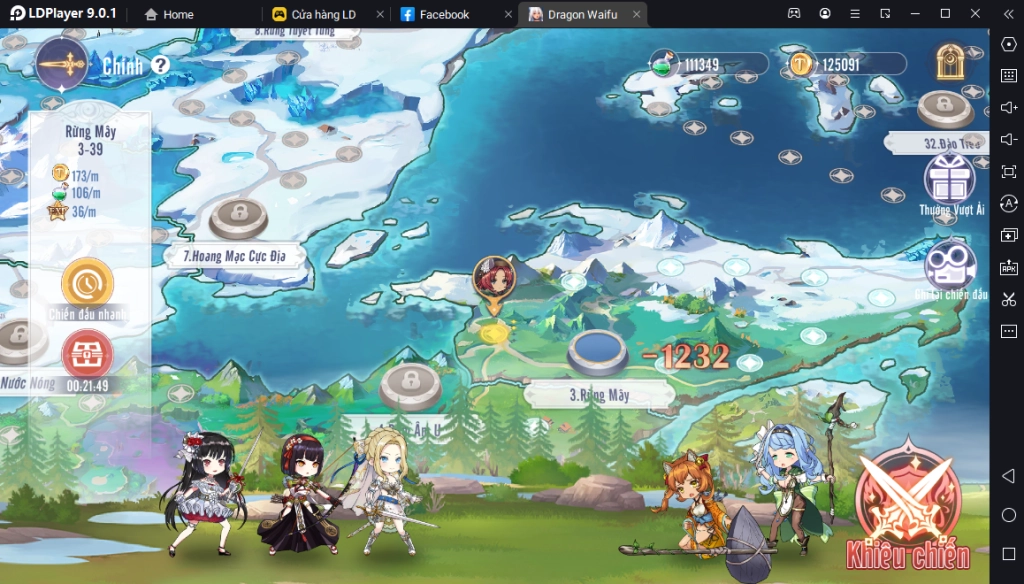Tap the red-haired hero map marker
Viewport: 1024px width, 584px height.
click(x=493, y=280)
